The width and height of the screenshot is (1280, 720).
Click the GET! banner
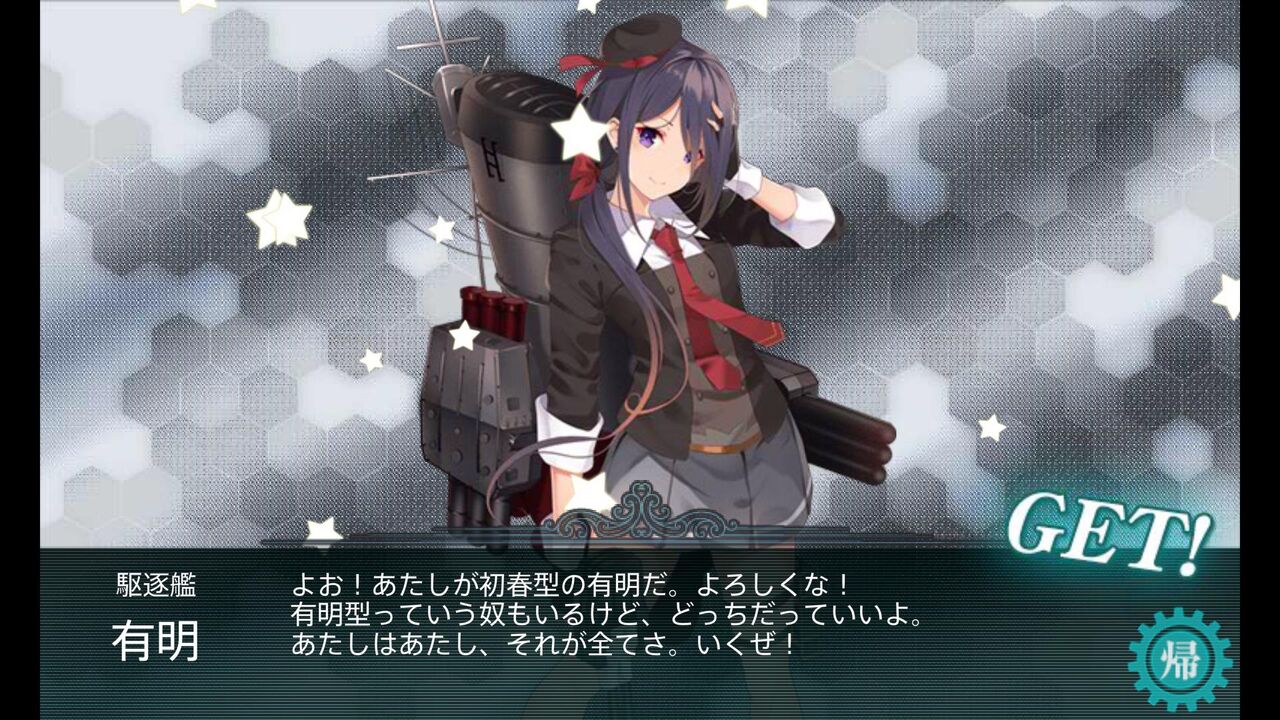pos(1103,533)
